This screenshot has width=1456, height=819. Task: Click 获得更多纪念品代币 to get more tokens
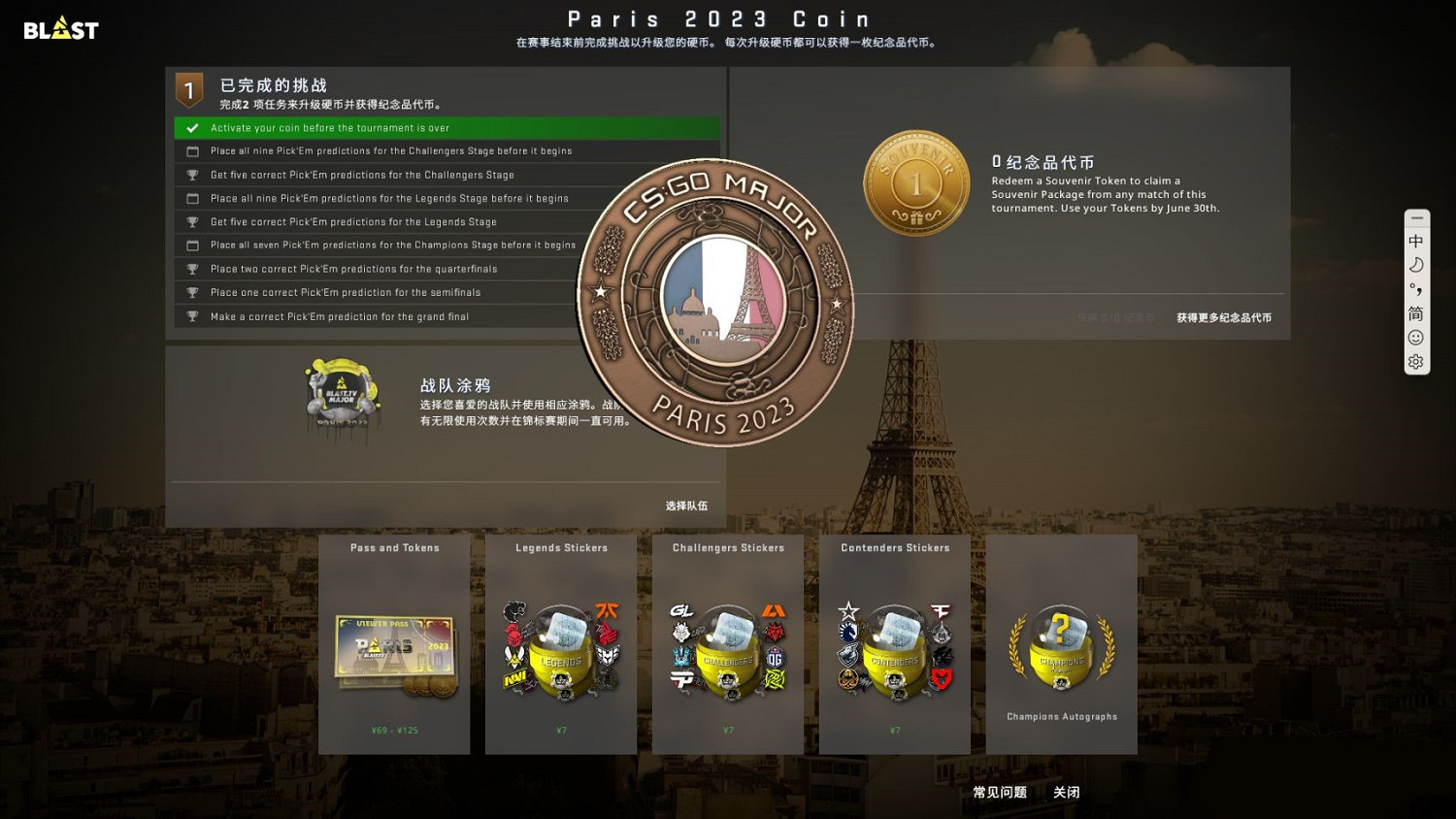(x=1222, y=317)
